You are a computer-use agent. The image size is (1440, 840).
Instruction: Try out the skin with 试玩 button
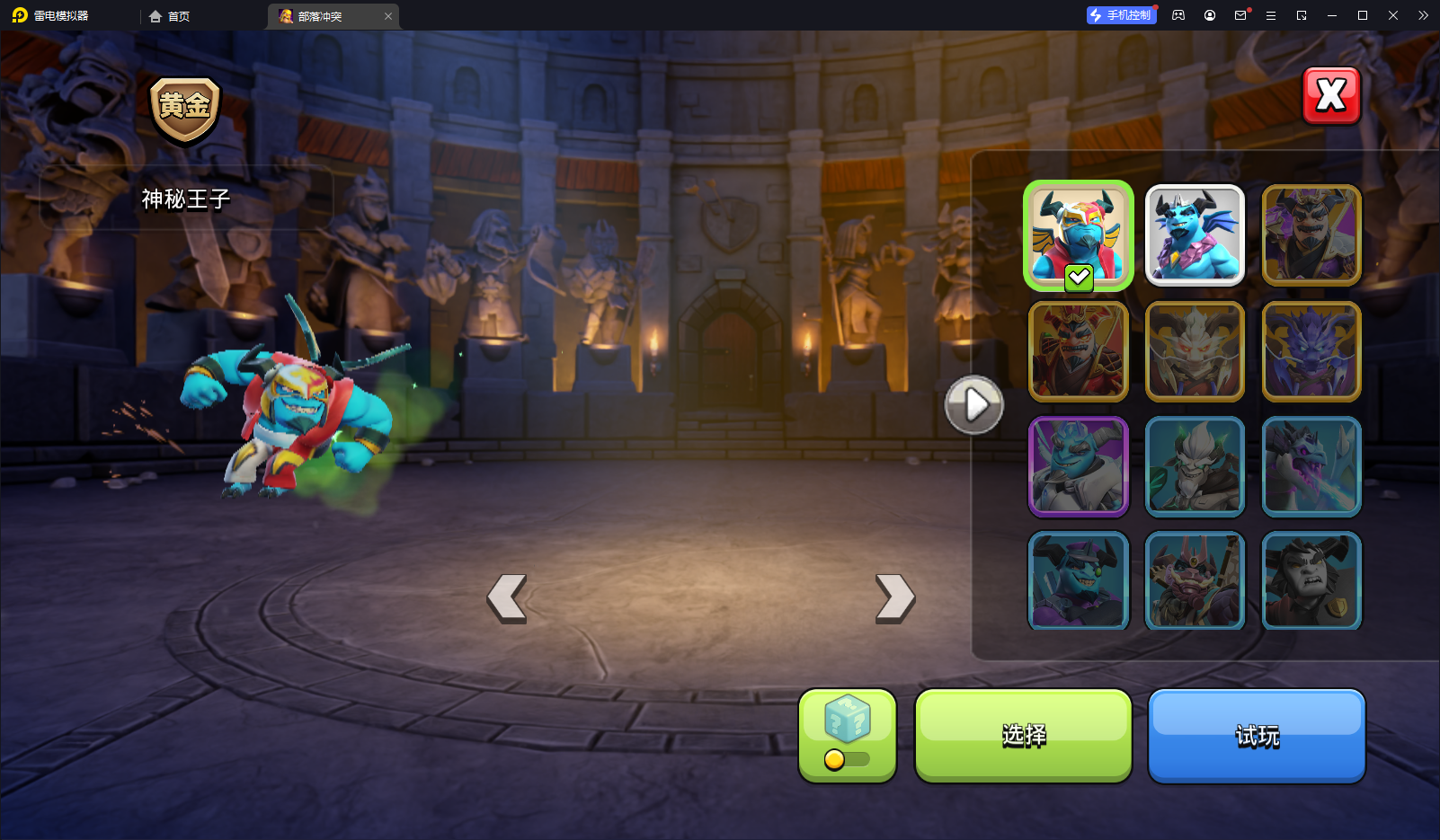pyautogui.click(x=1257, y=736)
